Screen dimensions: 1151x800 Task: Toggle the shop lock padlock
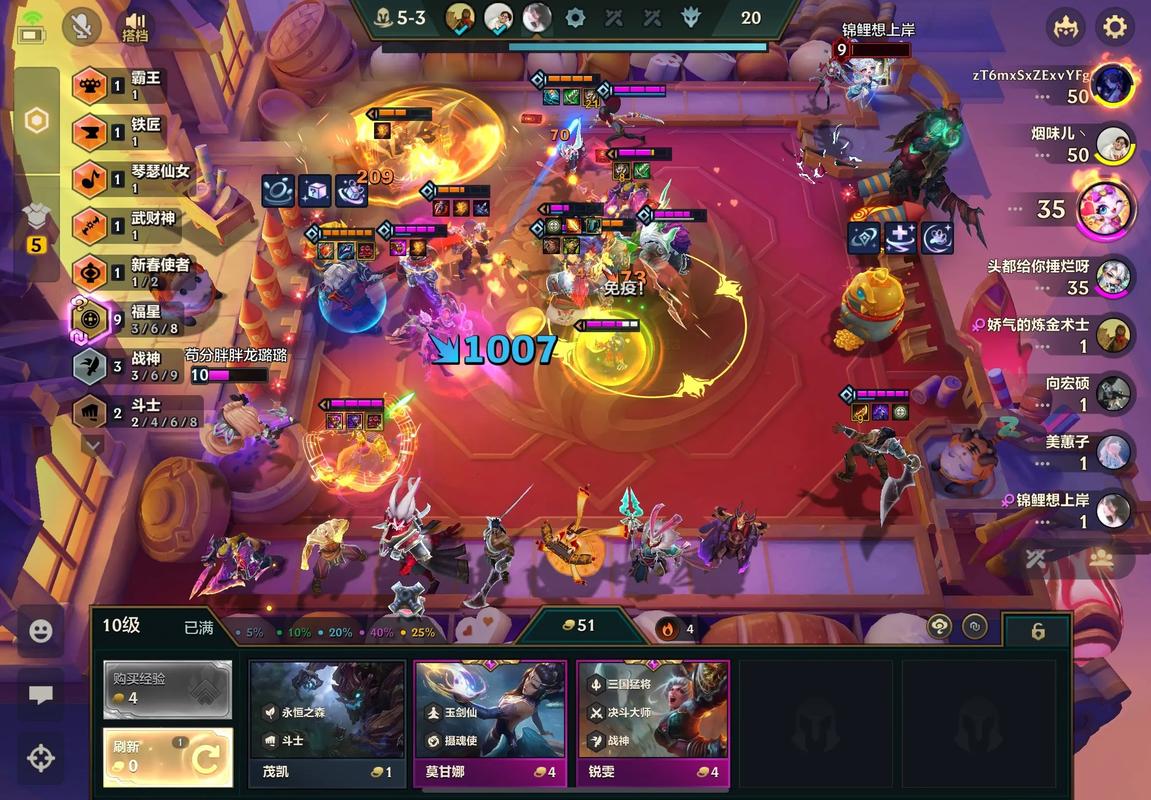click(1038, 631)
